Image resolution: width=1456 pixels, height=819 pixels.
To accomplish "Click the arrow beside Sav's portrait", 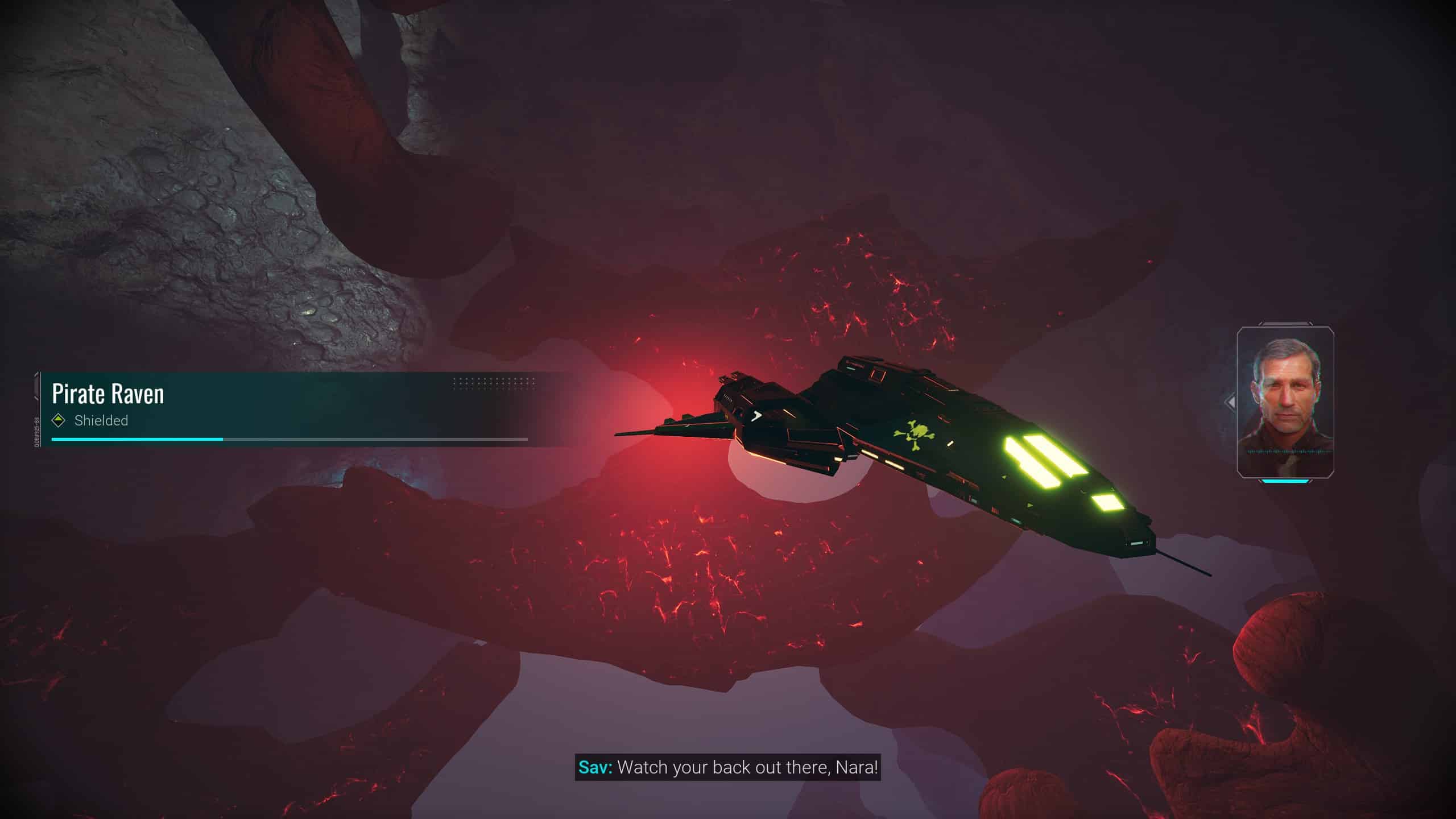I will tap(1230, 403).
